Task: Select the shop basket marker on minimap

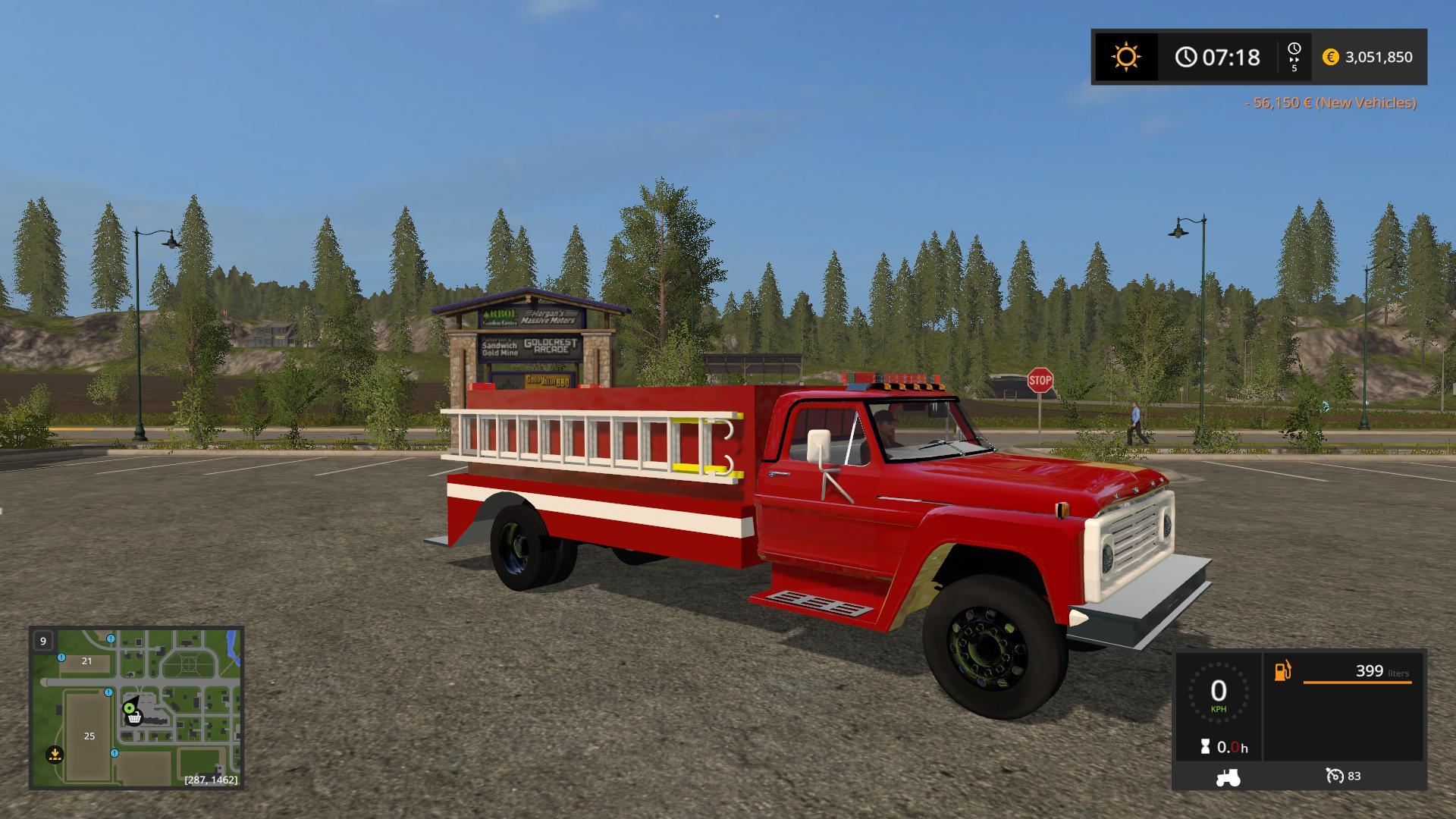Action: tap(134, 718)
